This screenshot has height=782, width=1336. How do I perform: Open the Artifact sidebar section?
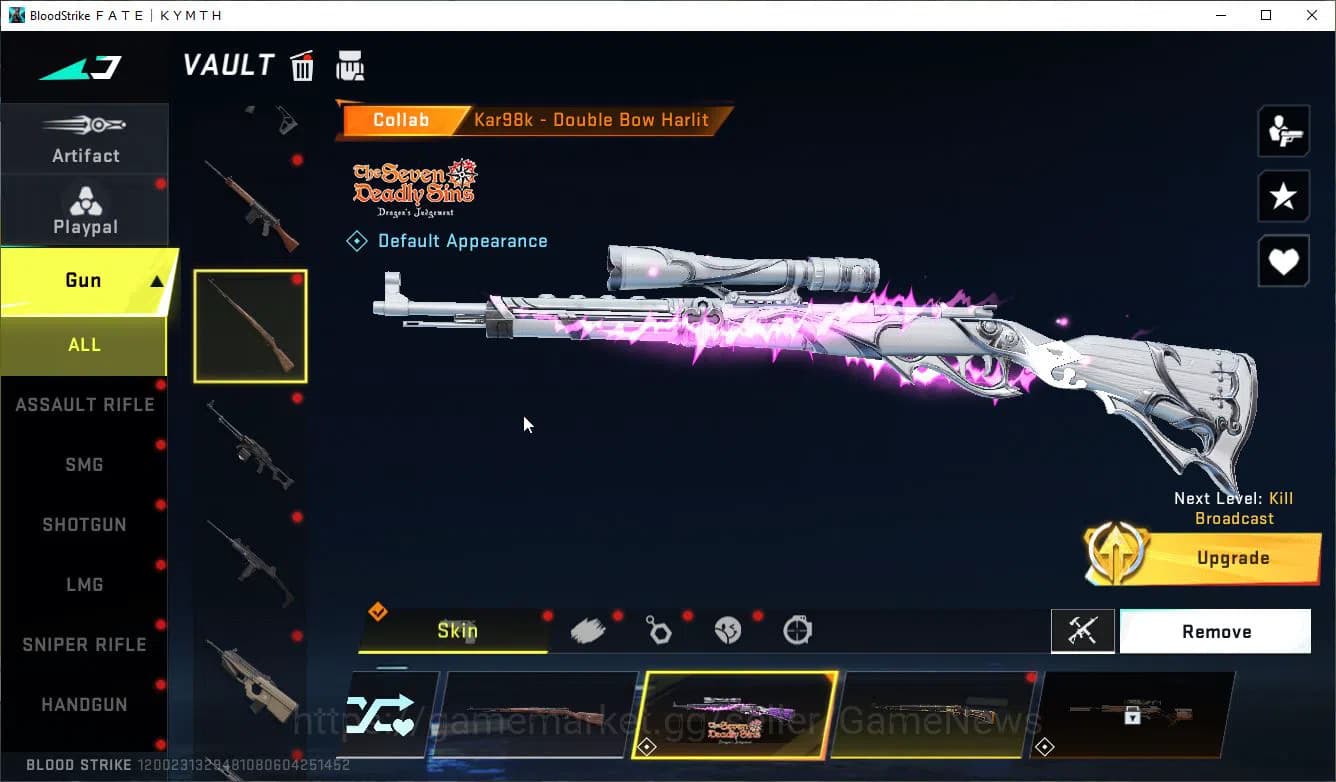coord(85,140)
